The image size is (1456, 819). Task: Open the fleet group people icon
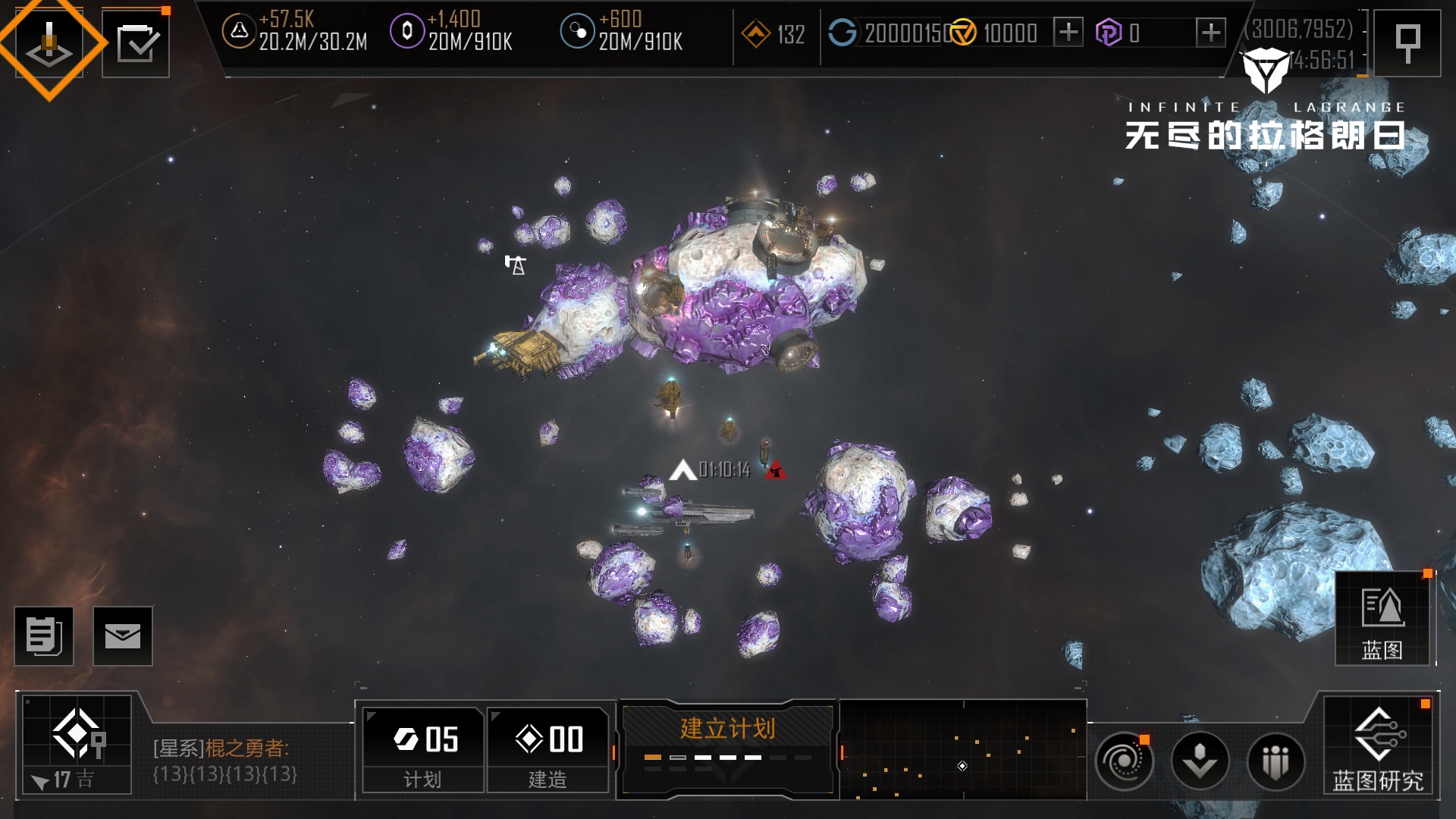pos(1276,761)
